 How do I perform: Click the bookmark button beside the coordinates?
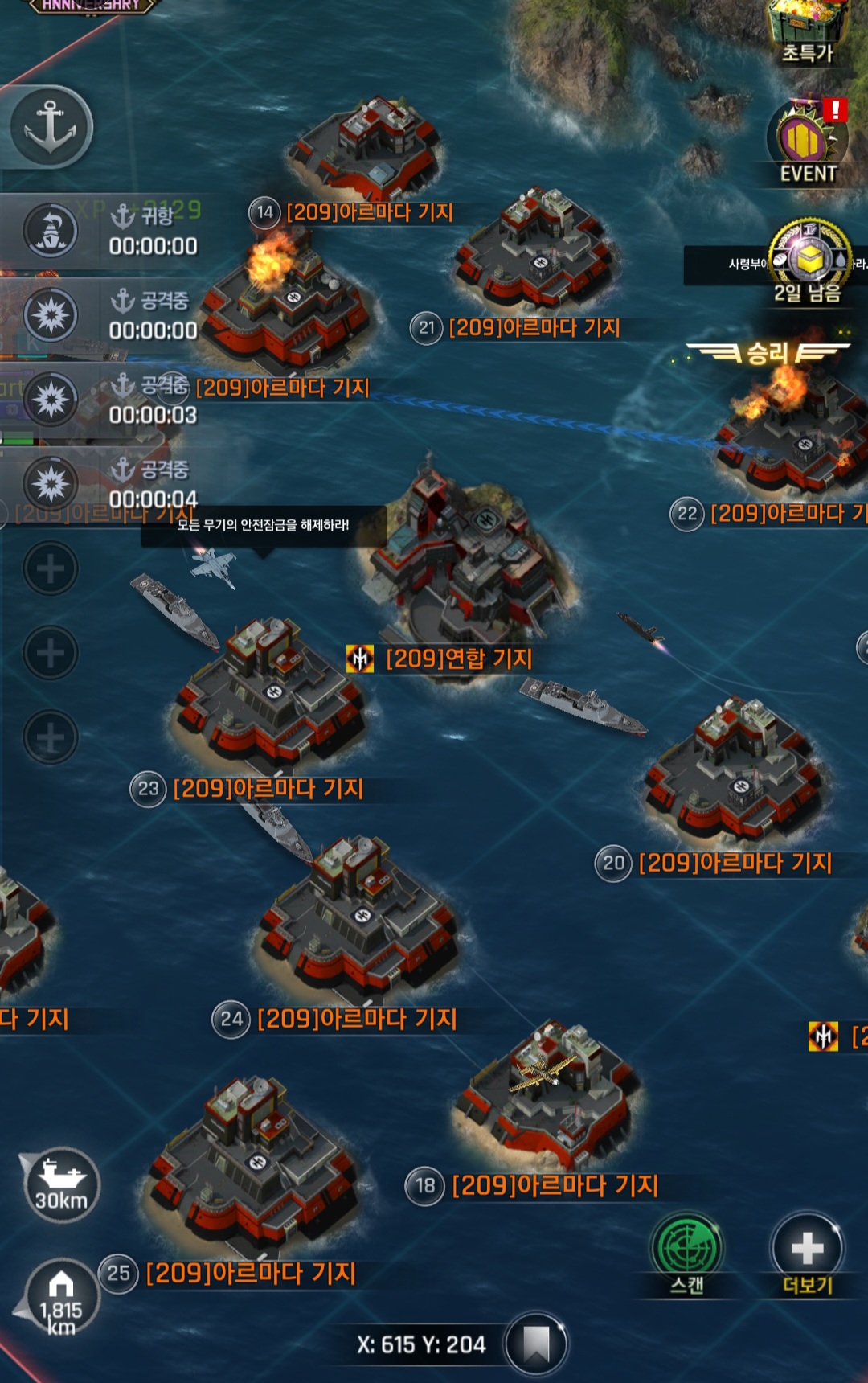pos(536,1344)
